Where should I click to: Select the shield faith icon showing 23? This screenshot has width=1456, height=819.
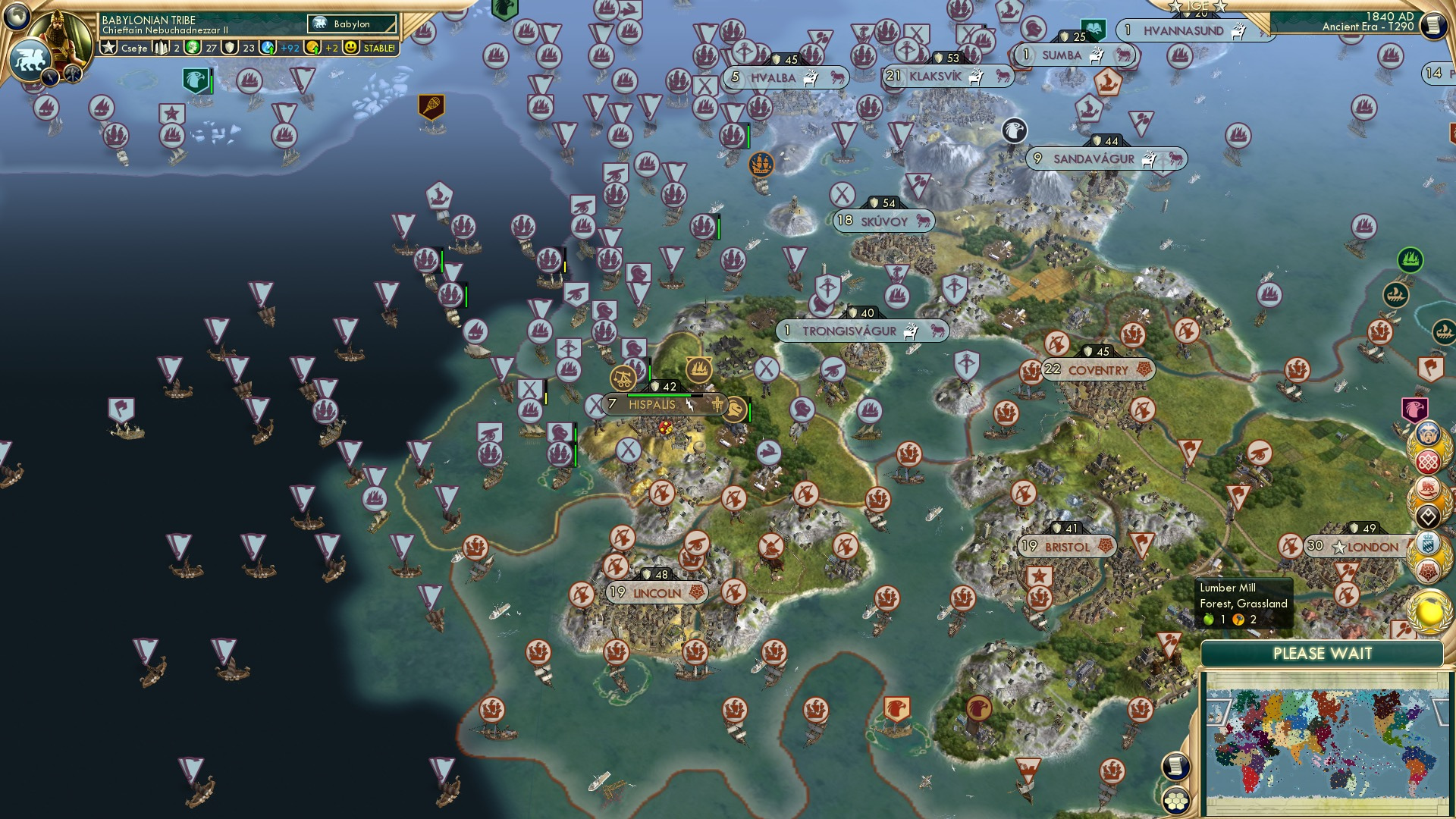pyautogui.click(x=229, y=48)
